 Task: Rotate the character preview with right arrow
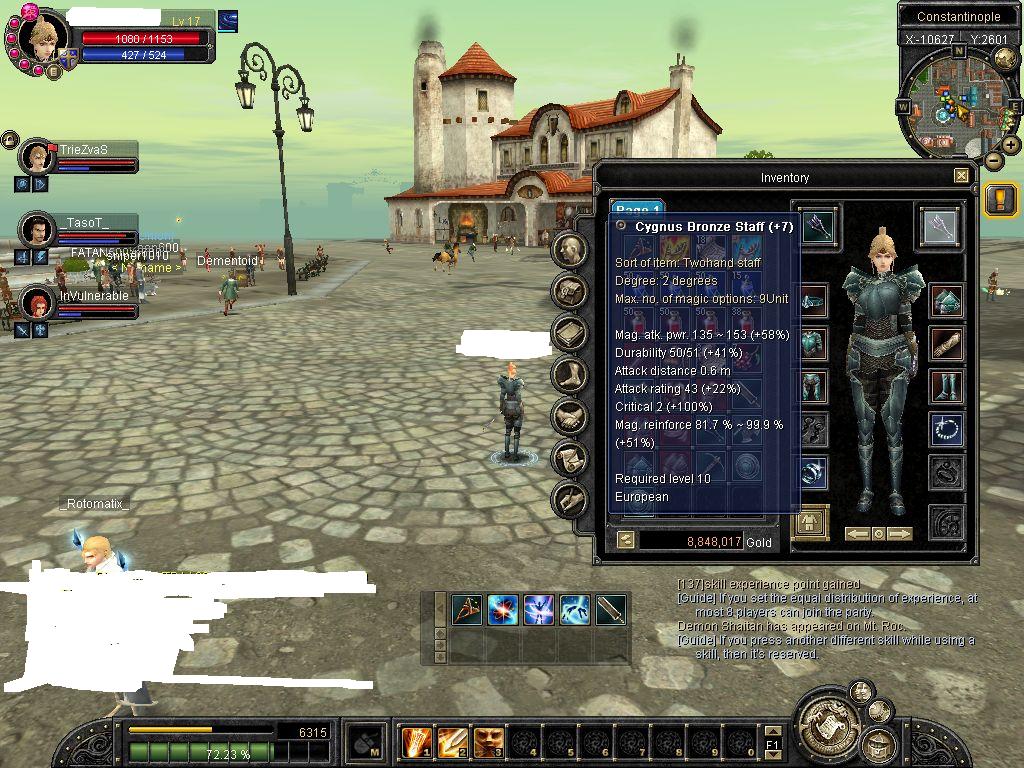pyautogui.click(x=900, y=534)
